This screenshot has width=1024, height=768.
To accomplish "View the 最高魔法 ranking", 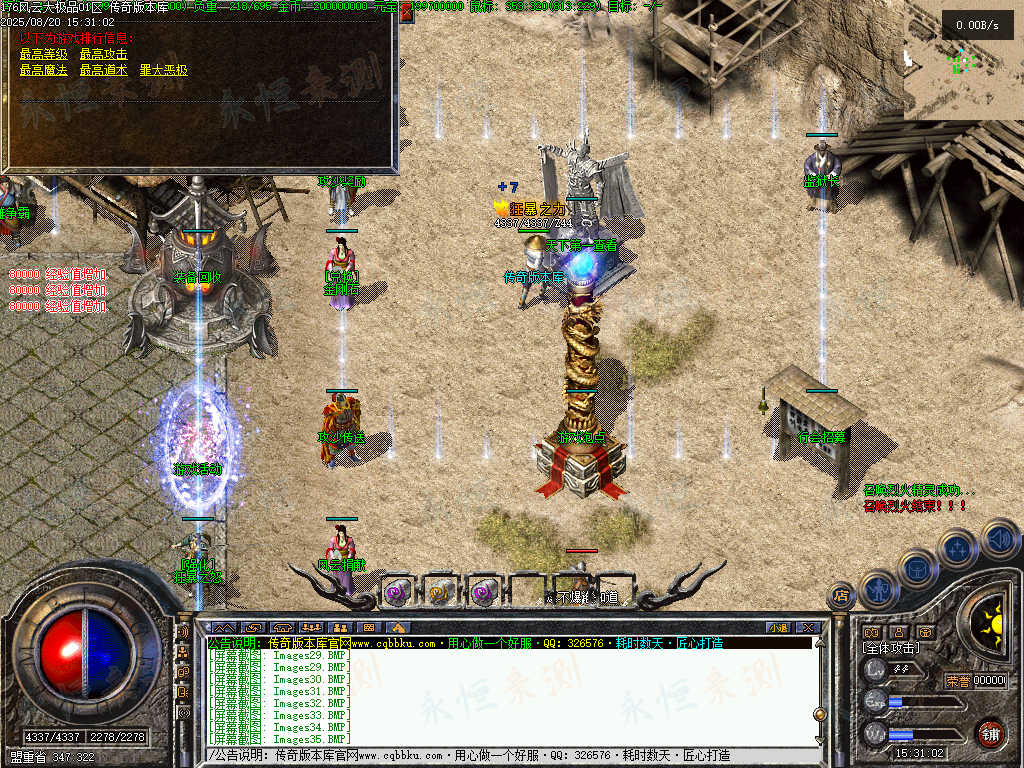I will click(39, 71).
